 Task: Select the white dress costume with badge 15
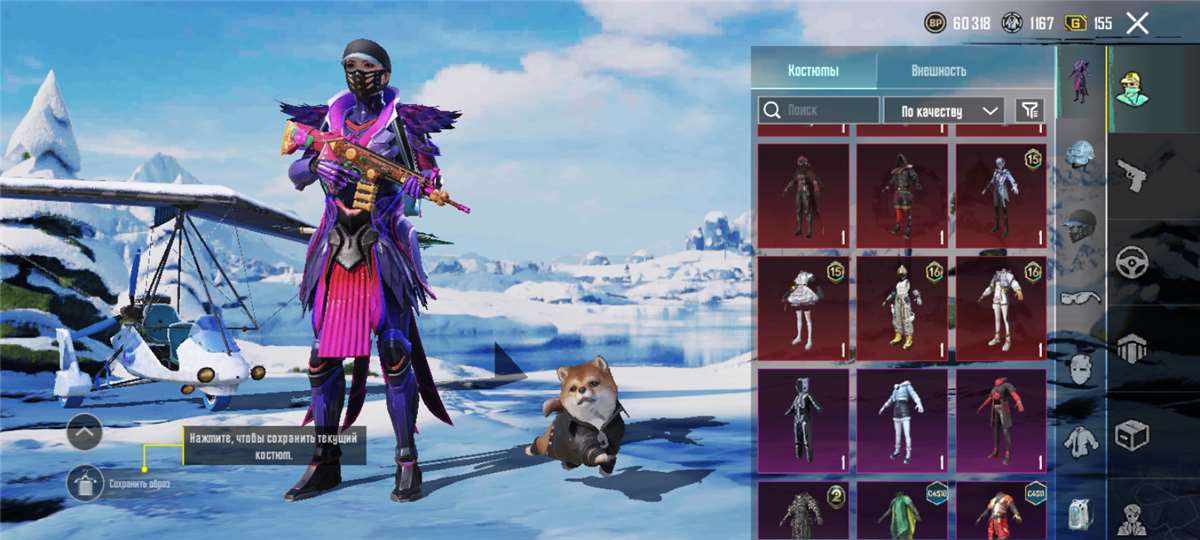click(803, 307)
